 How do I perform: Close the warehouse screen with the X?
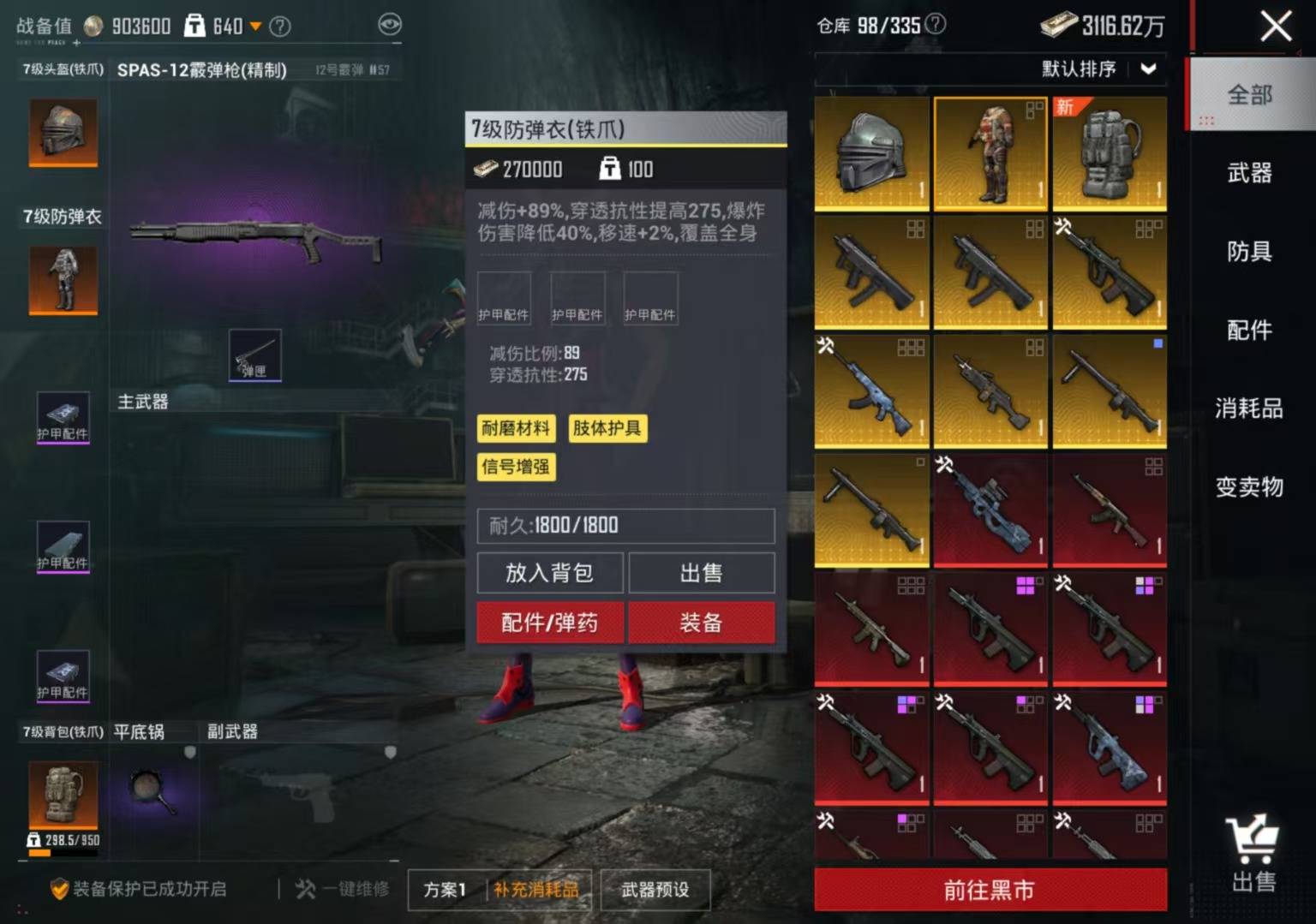(1275, 27)
